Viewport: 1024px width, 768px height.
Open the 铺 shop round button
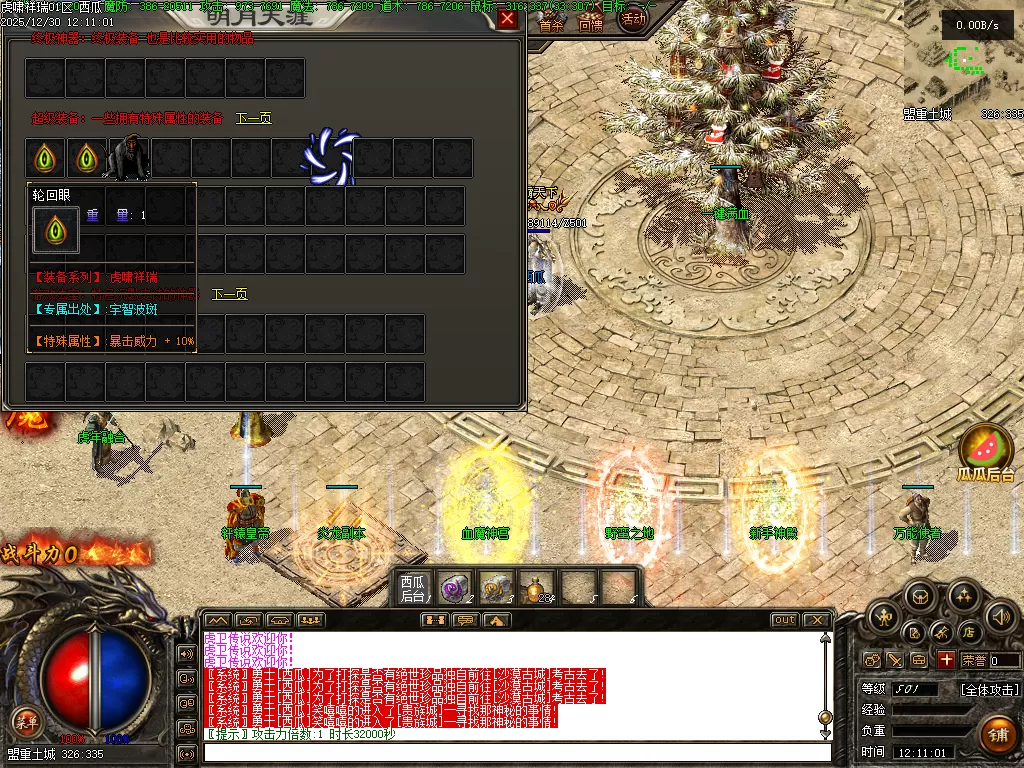(997, 735)
